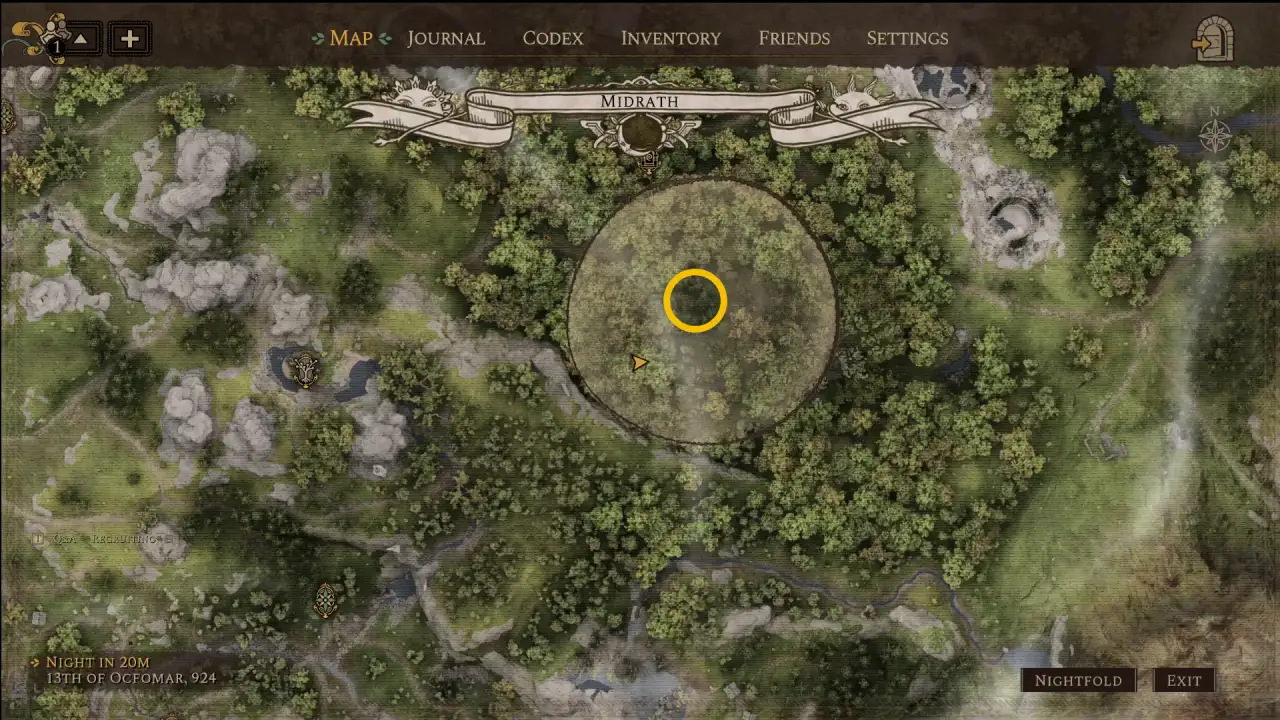Click the Nightfold button

click(x=1078, y=681)
